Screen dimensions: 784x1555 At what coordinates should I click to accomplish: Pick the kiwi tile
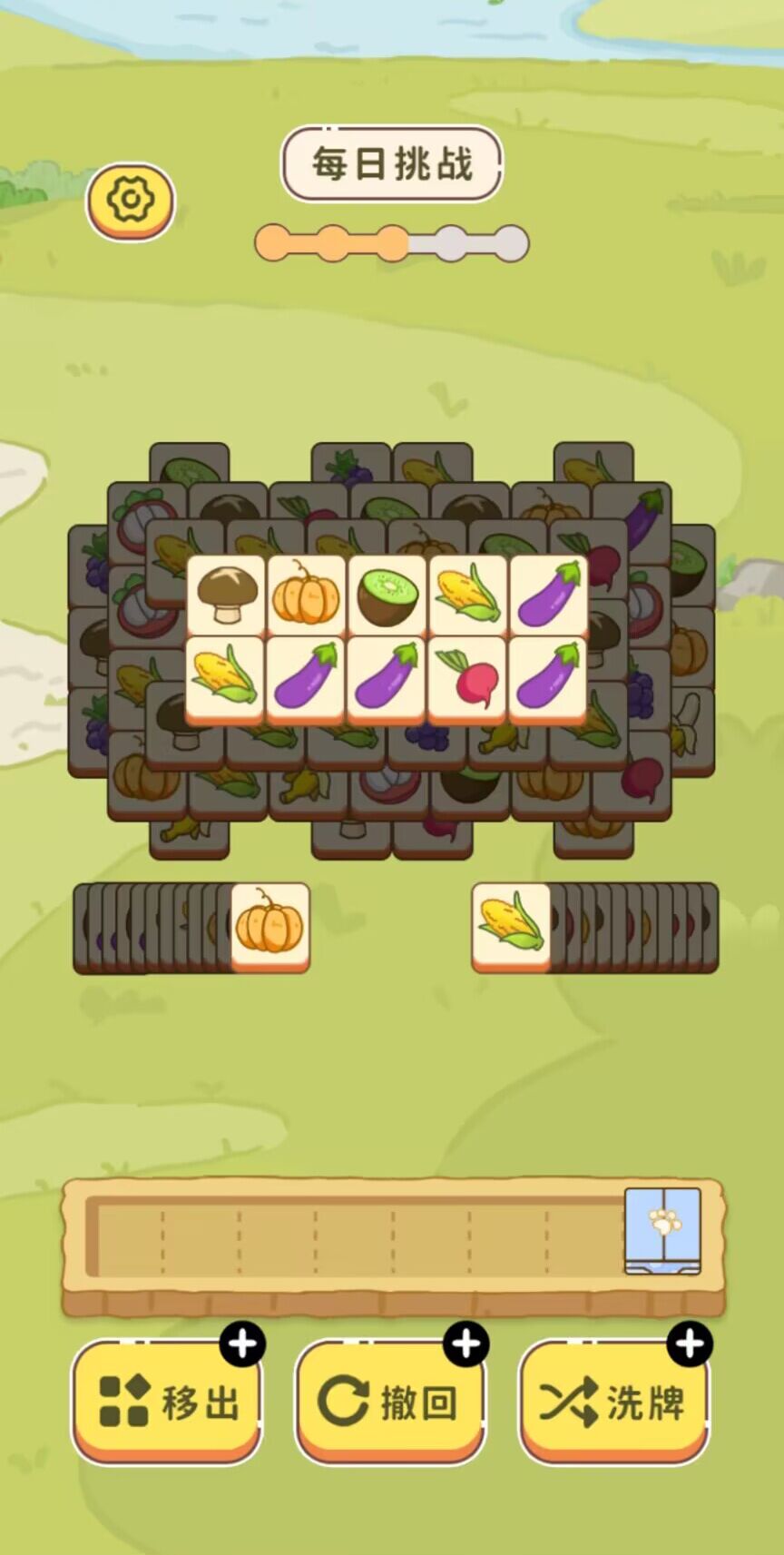pos(387,595)
